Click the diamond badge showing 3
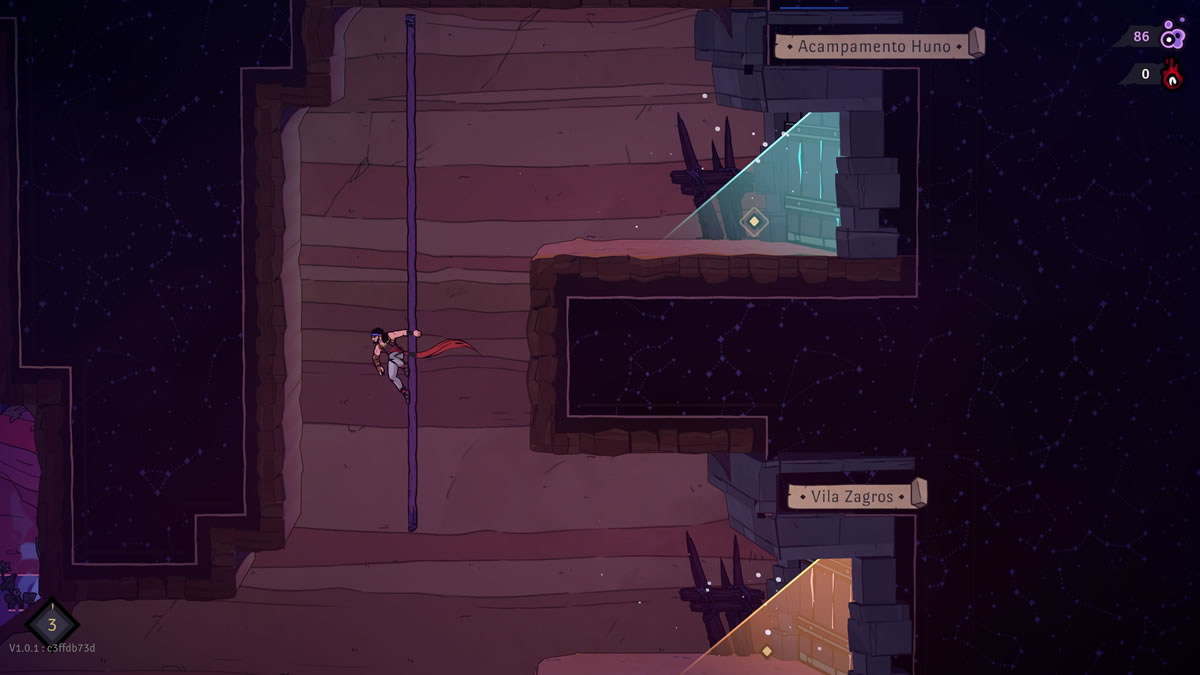 pyautogui.click(x=51, y=625)
